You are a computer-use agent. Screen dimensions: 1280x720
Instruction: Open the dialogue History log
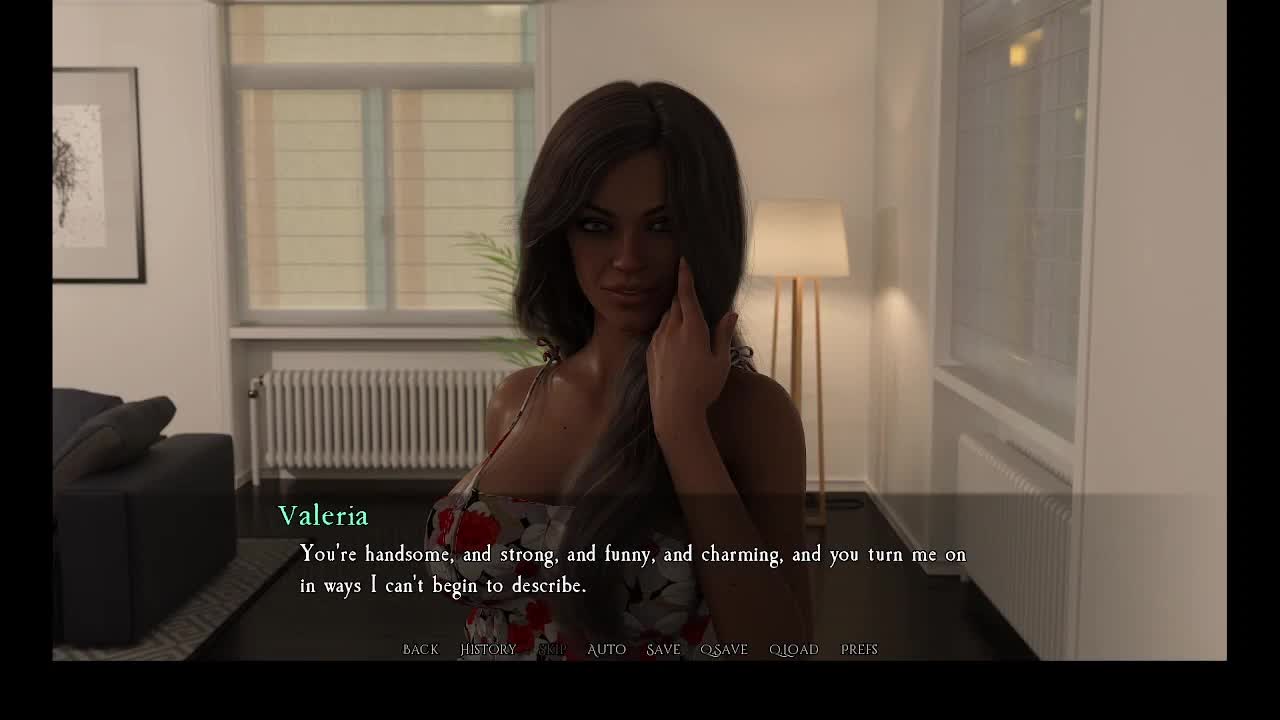[488, 650]
